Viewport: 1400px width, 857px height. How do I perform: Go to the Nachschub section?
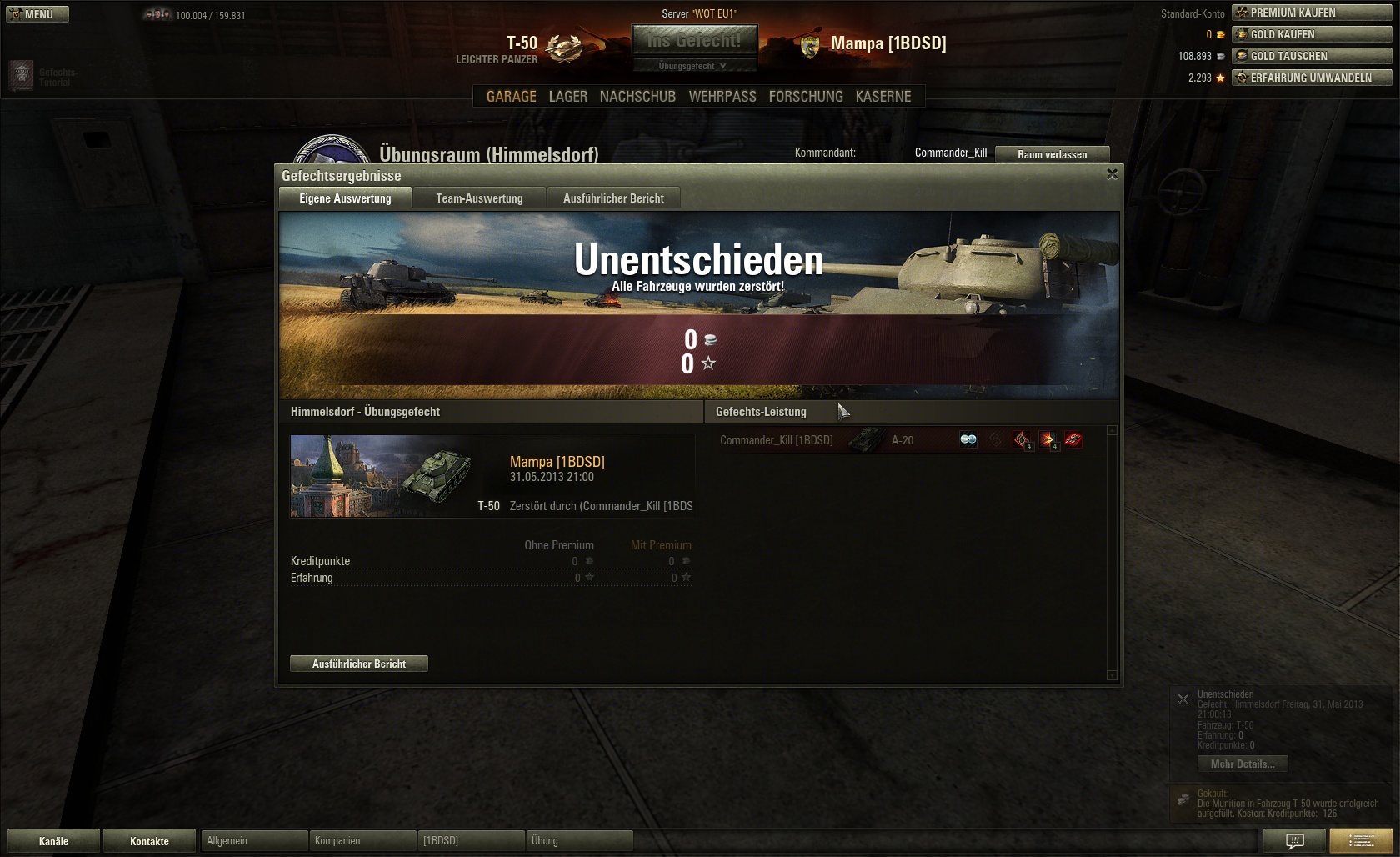tap(637, 97)
